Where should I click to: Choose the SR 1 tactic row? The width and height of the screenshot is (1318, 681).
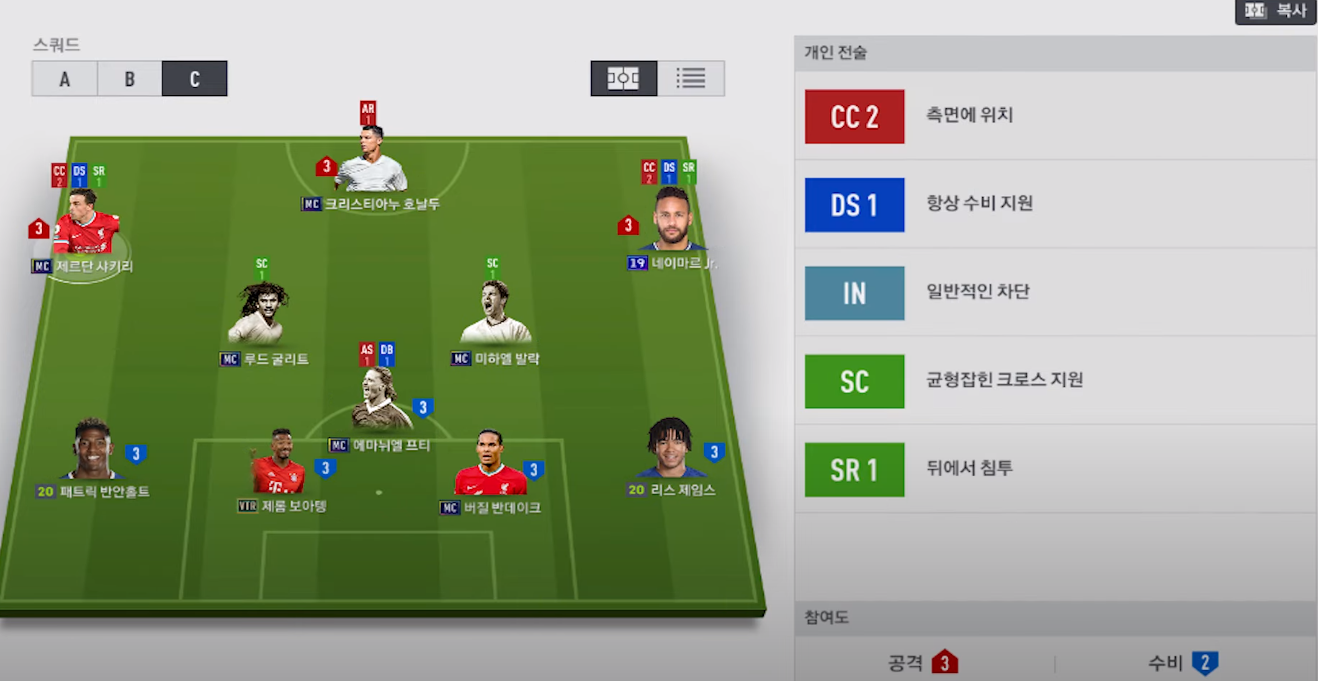pyautogui.click(x=1055, y=469)
